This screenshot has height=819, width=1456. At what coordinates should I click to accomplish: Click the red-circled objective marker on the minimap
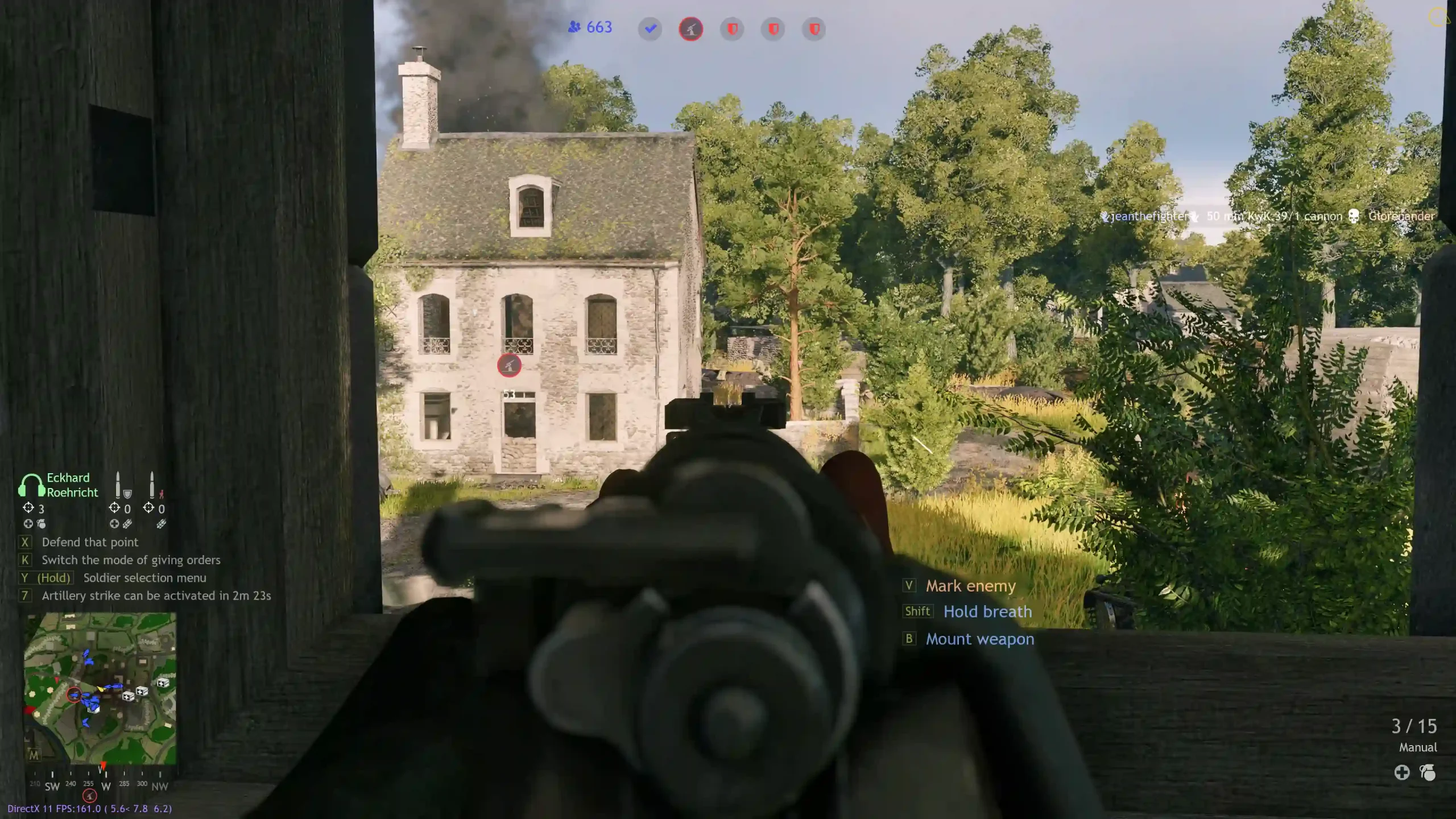74,694
